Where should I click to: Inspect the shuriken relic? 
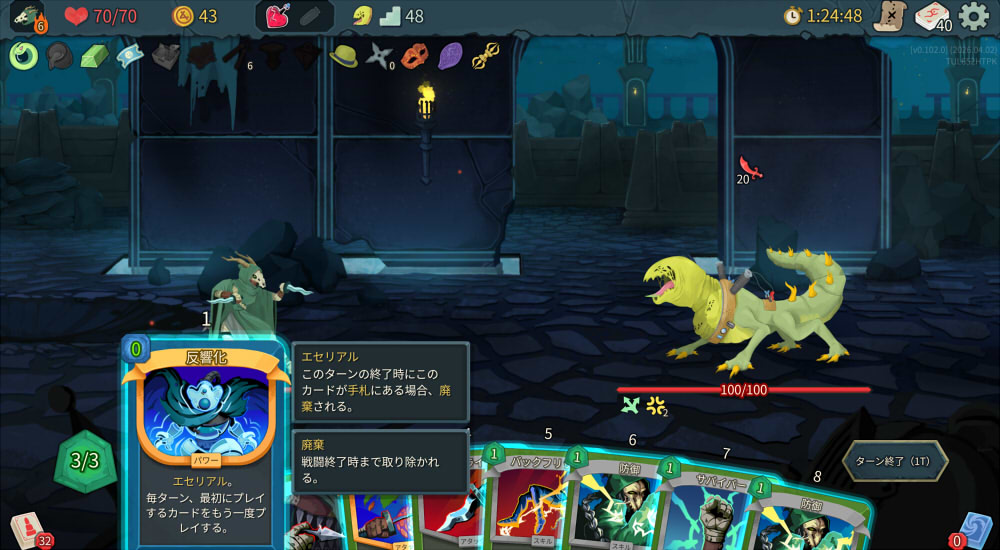(x=379, y=55)
